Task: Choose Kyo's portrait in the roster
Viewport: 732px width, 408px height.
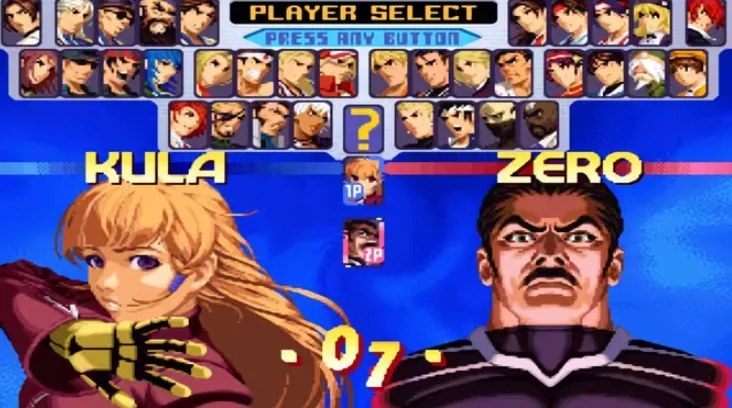Action: pos(603,72)
